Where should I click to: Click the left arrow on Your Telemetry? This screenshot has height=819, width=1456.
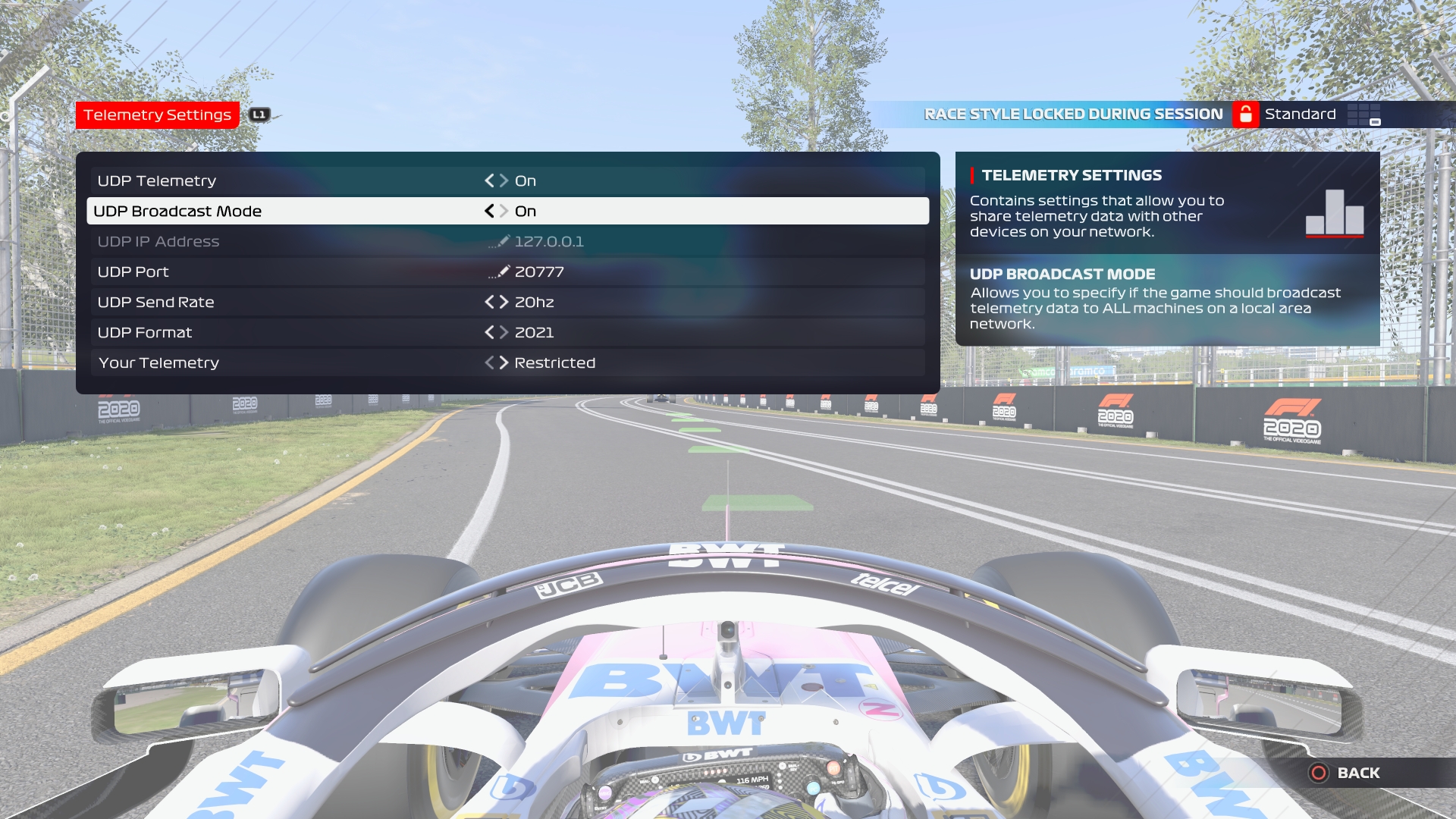pos(491,362)
